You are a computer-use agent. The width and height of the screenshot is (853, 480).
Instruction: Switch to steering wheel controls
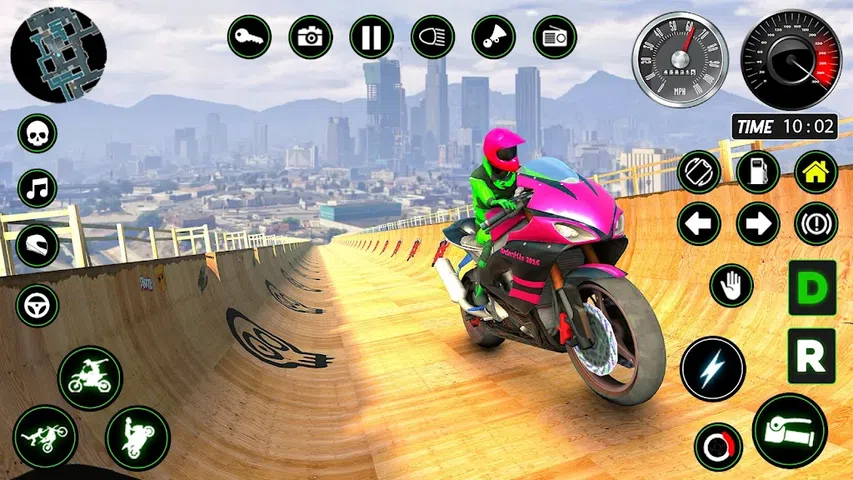[37, 303]
